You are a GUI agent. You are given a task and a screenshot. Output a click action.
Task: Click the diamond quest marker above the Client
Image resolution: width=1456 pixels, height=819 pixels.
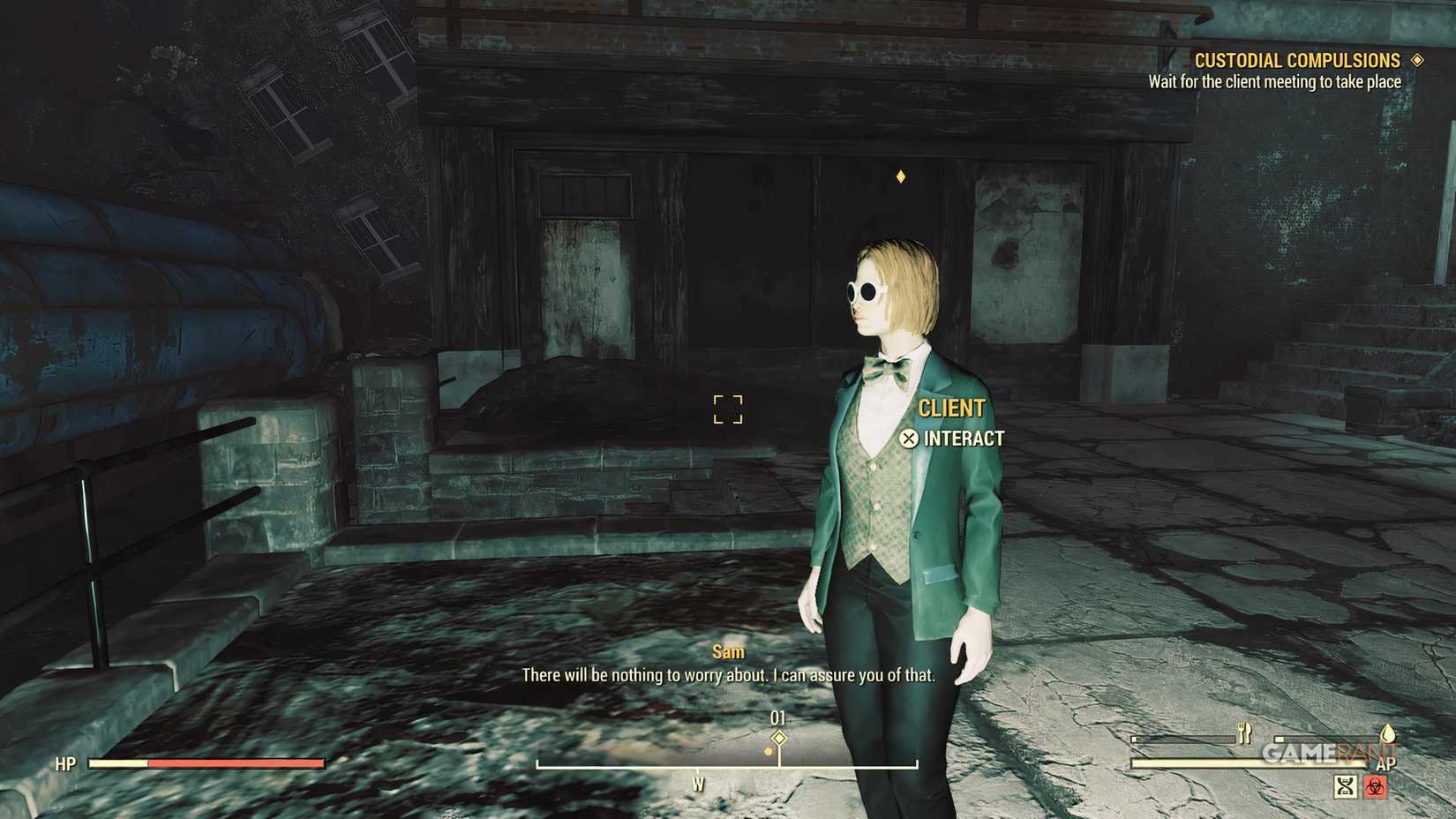(899, 176)
